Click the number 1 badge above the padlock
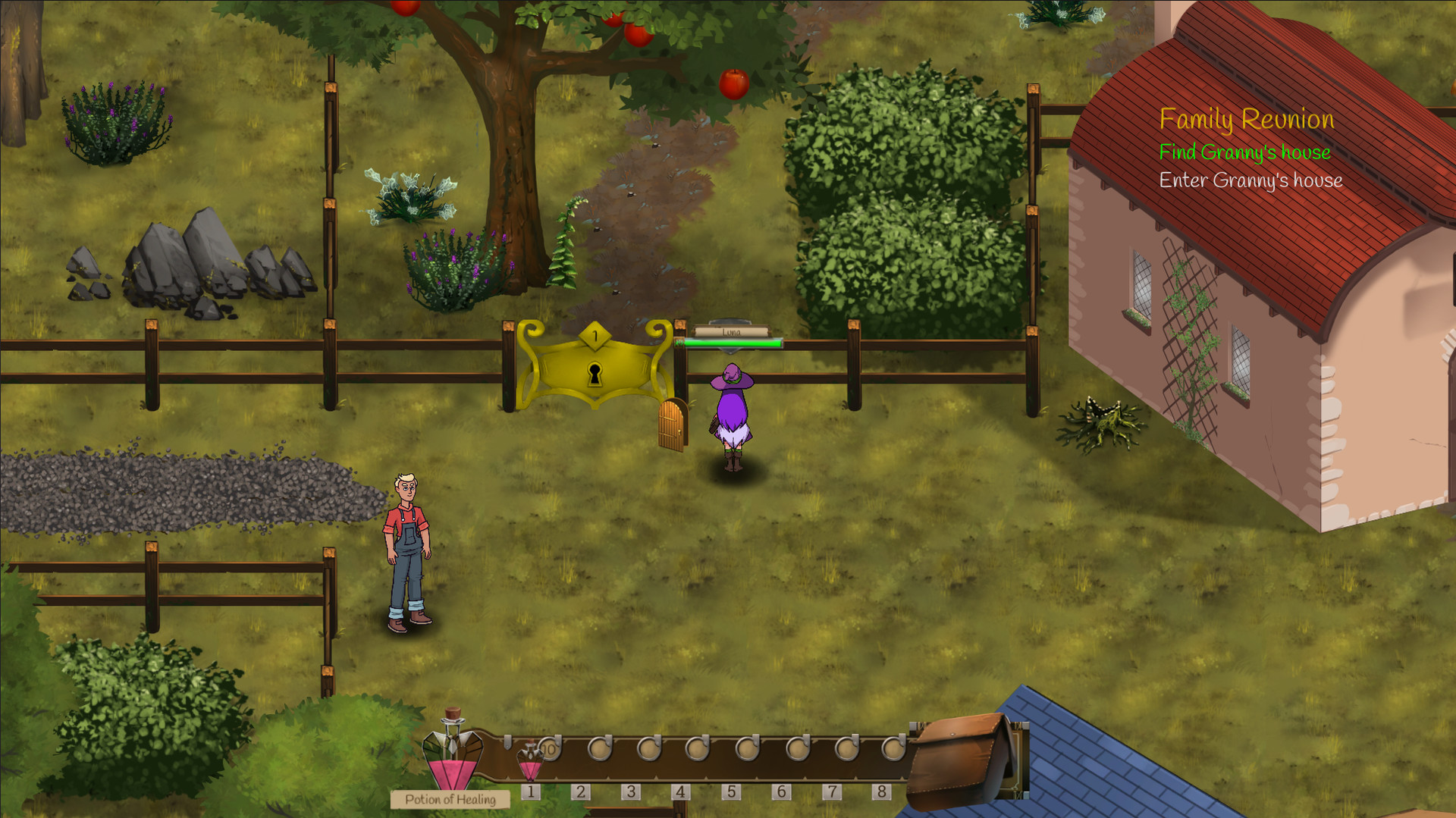Viewport: 1456px width, 818px height. coord(595,334)
